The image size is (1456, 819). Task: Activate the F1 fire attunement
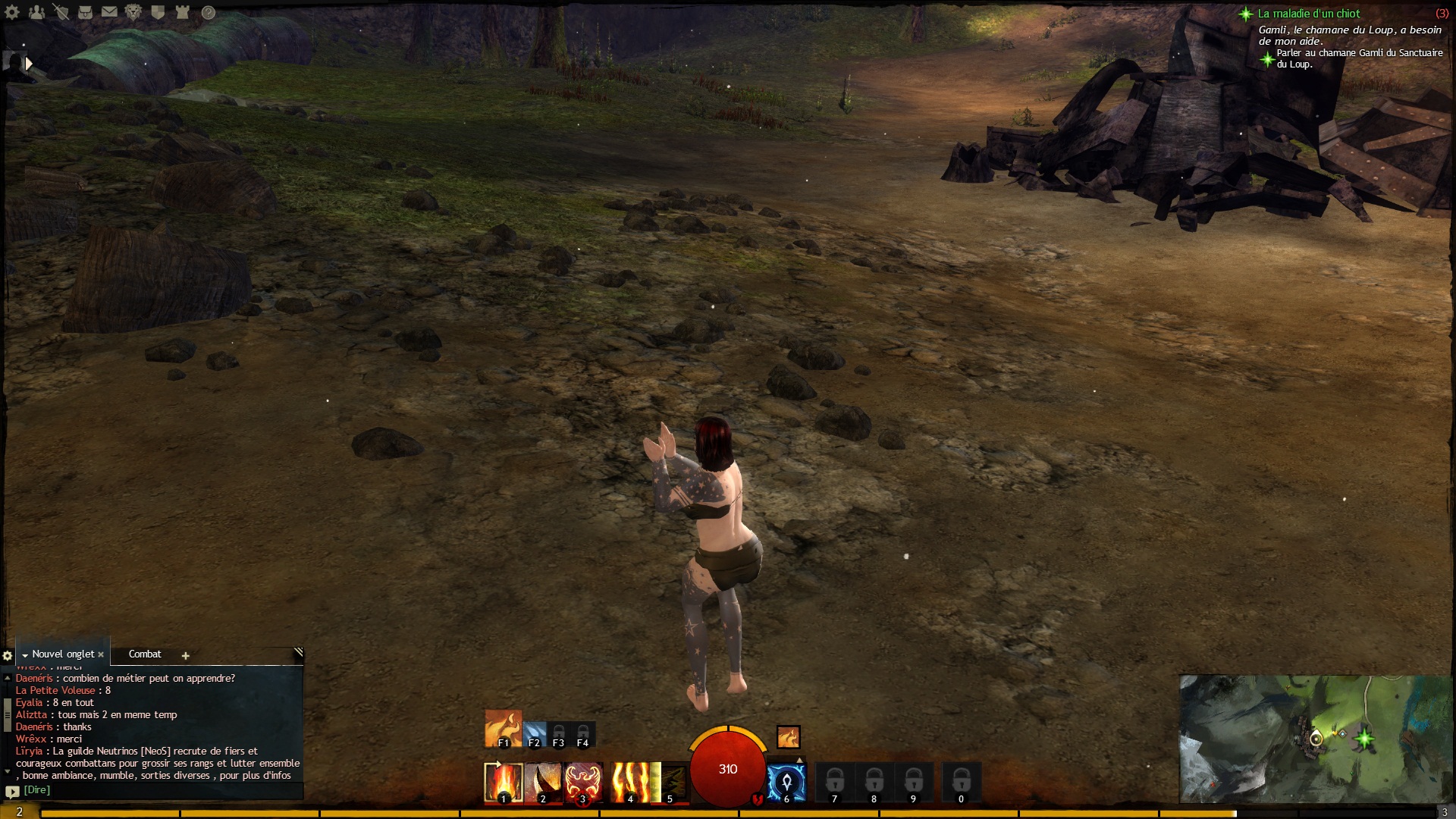click(503, 729)
